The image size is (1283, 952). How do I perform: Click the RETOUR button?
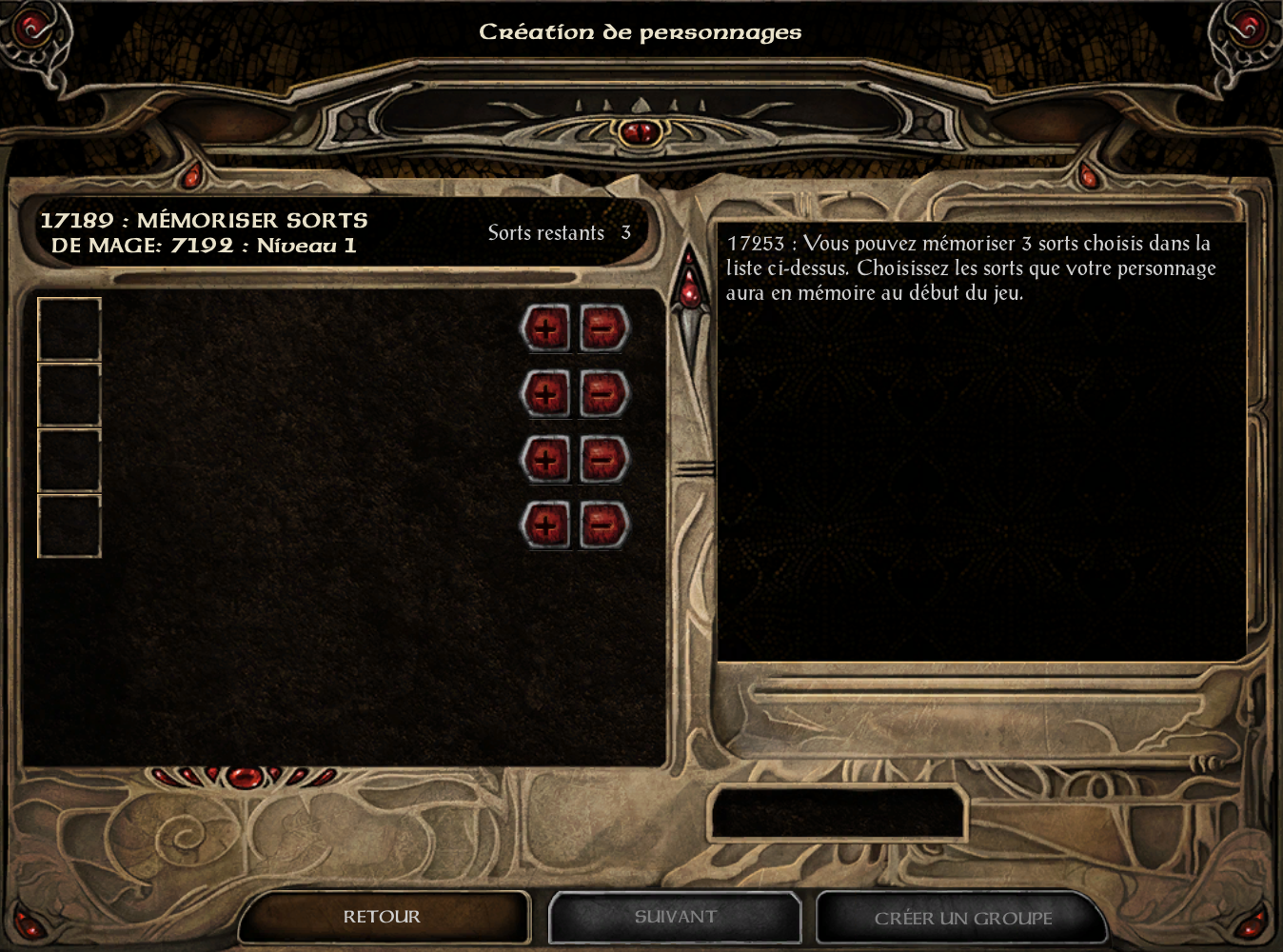point(384,917)
